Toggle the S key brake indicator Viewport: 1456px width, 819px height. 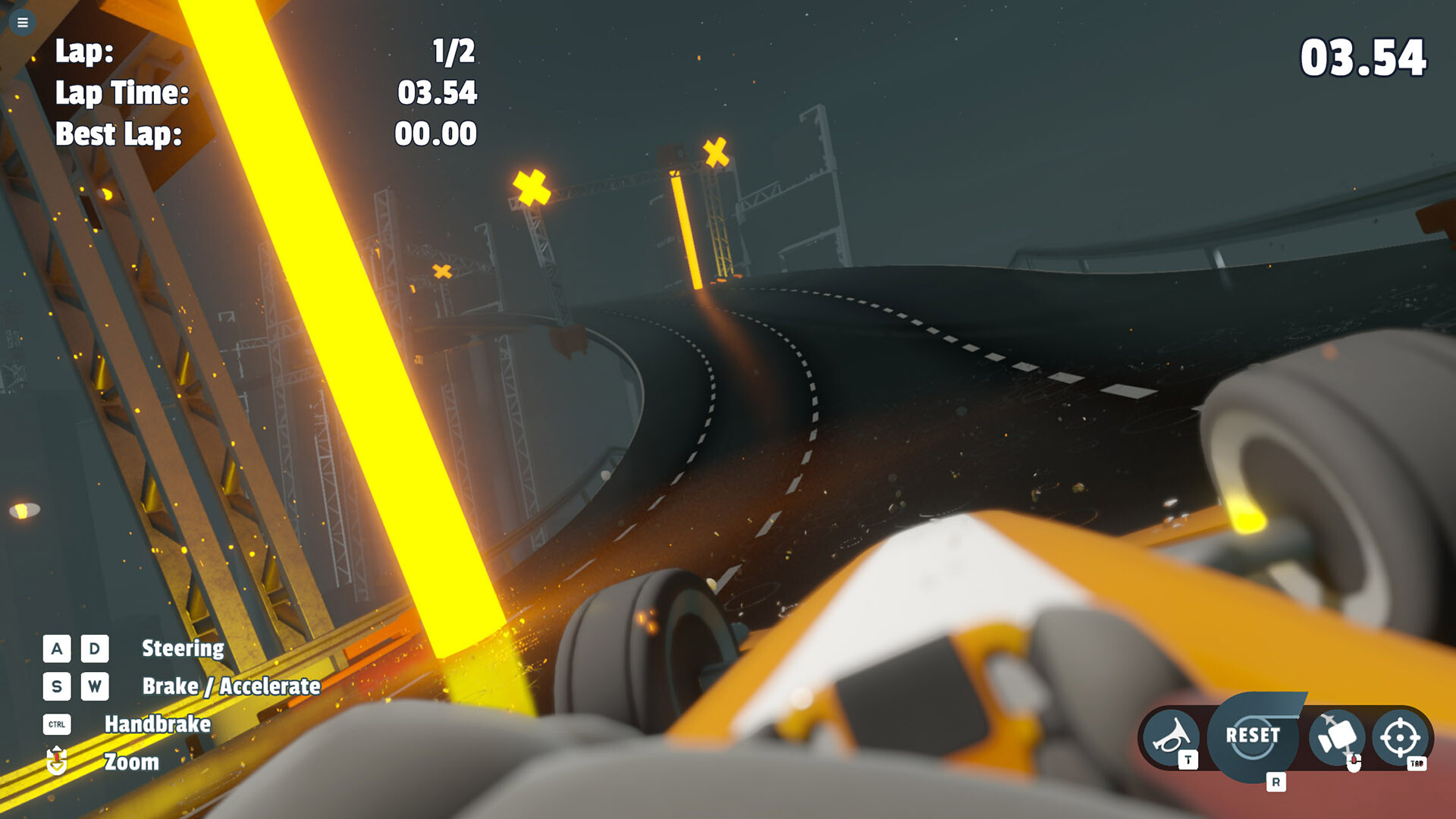click(x=55, y=687)
